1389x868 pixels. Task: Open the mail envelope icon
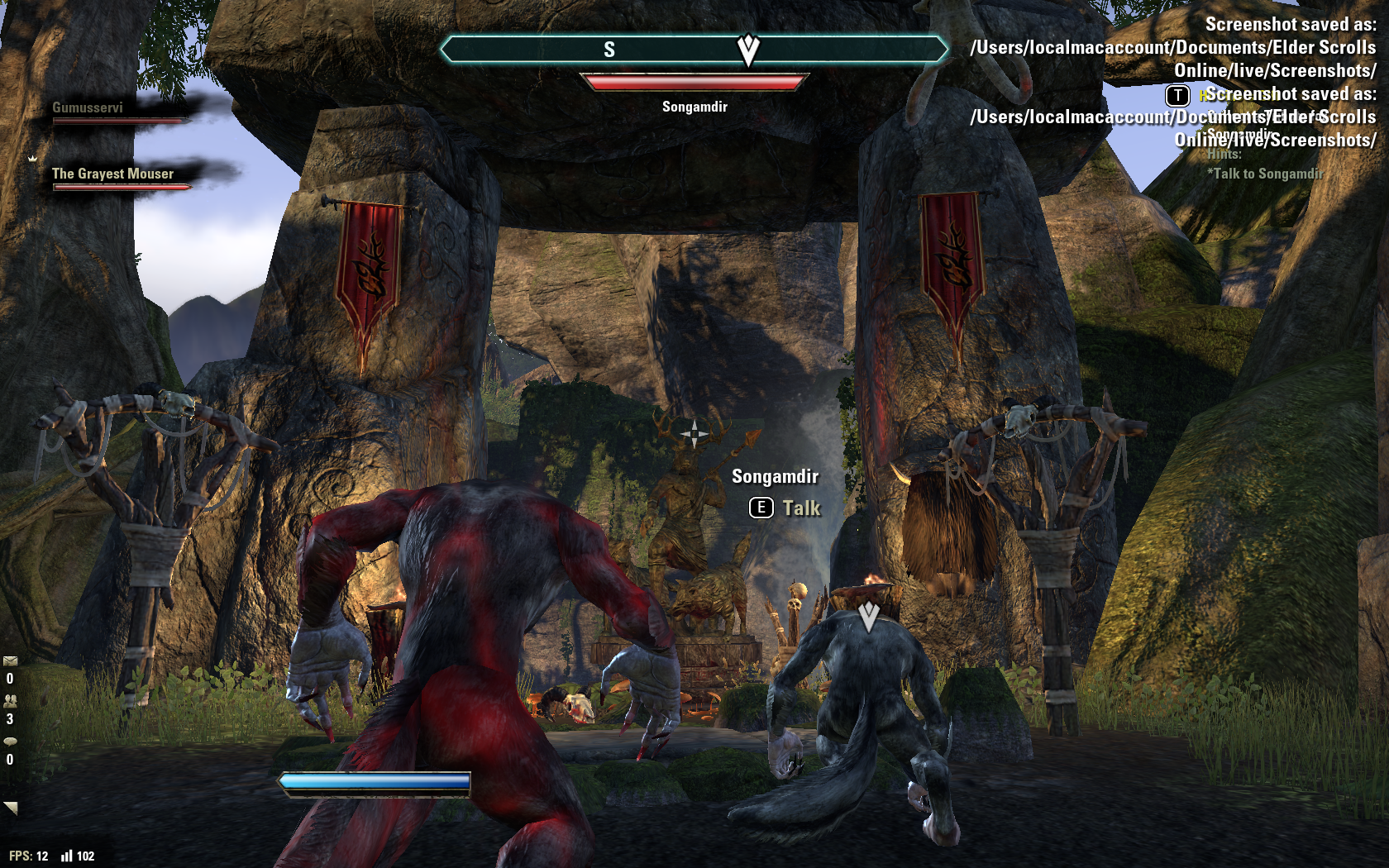coord(10,661)
